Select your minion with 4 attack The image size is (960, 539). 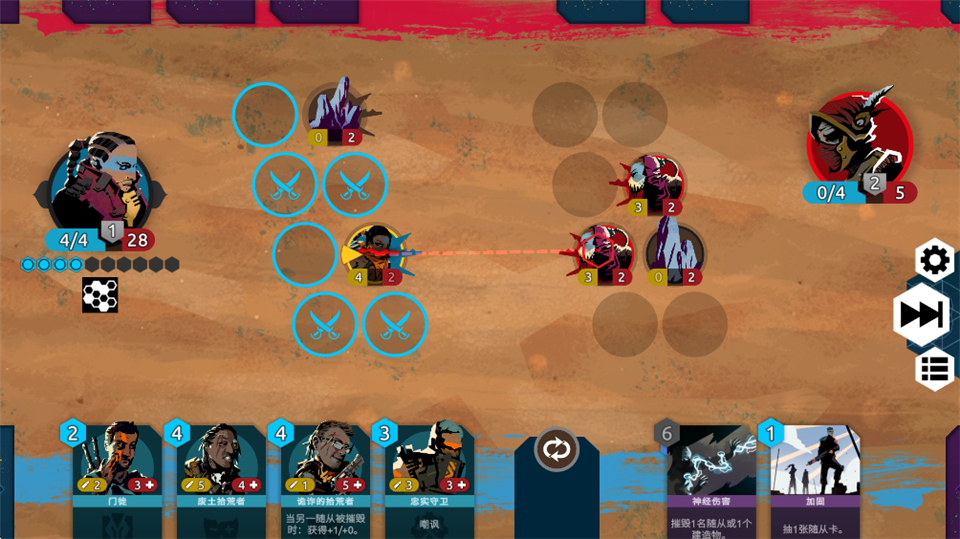(373, 254)
